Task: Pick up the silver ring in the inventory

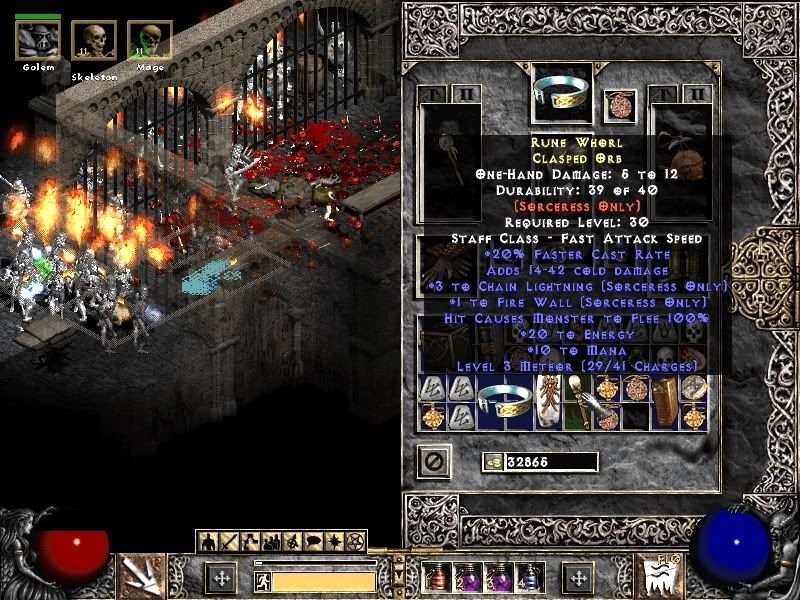Action: (502, 402)
